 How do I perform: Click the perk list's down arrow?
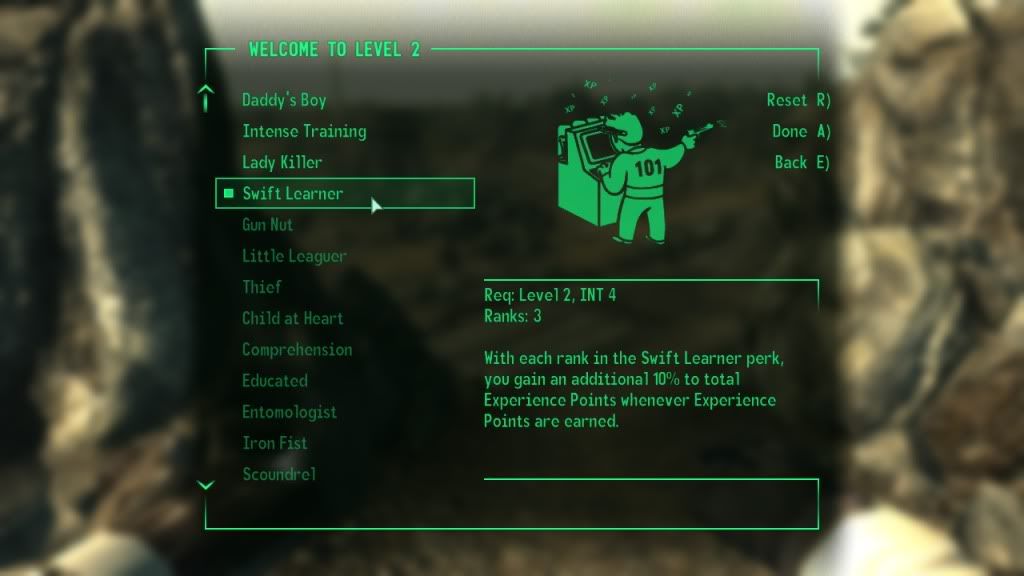[x=207, y=485]
